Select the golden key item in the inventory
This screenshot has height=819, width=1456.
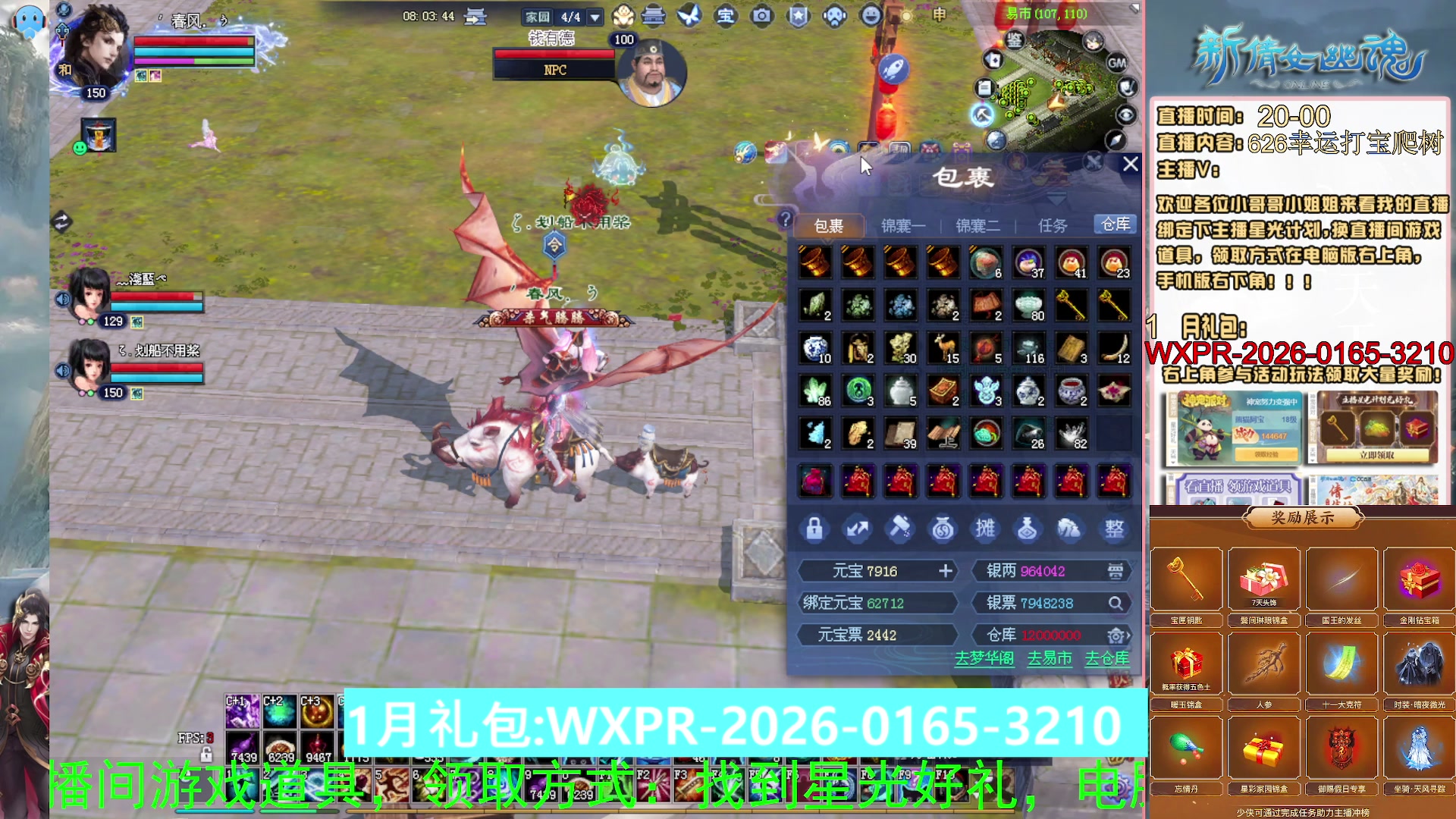pyautogui.click(x=1071, y=306)
